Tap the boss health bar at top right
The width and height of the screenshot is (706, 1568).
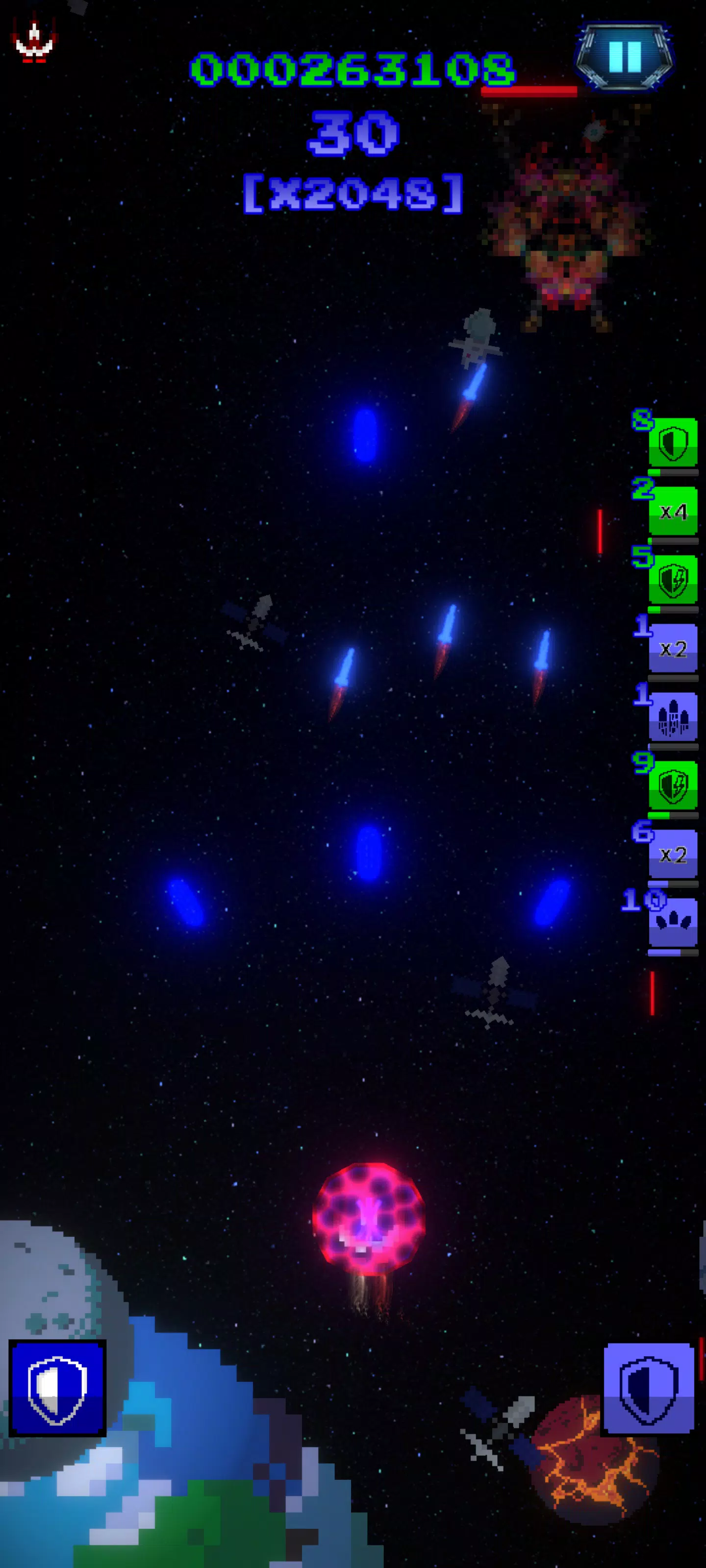click(x=529, y=91)
